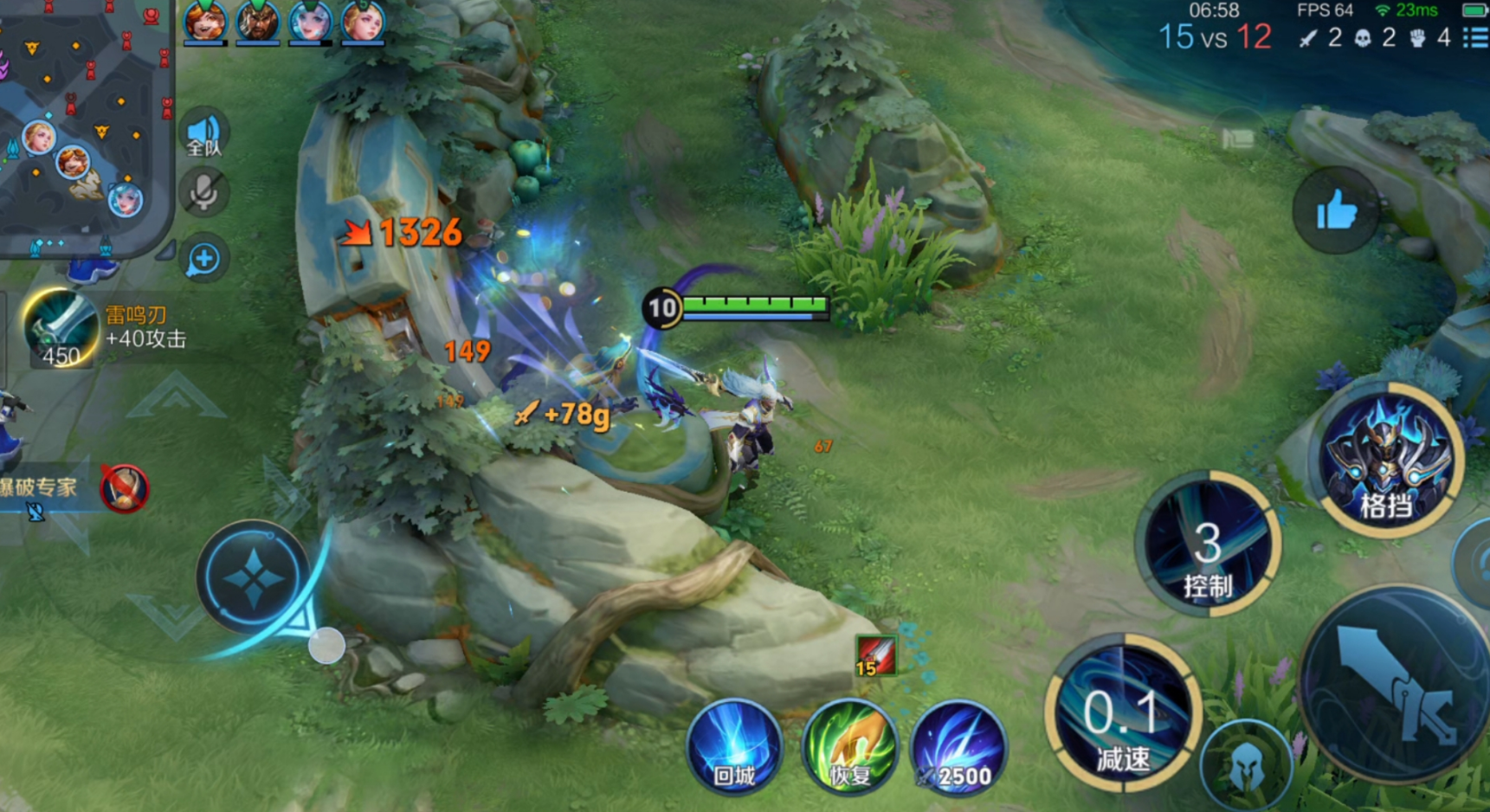Viewport: 1490px width, 812px height.
Task: Select the first teammate portrait at top
Action: pyautogui.click(x=205, y=21)
